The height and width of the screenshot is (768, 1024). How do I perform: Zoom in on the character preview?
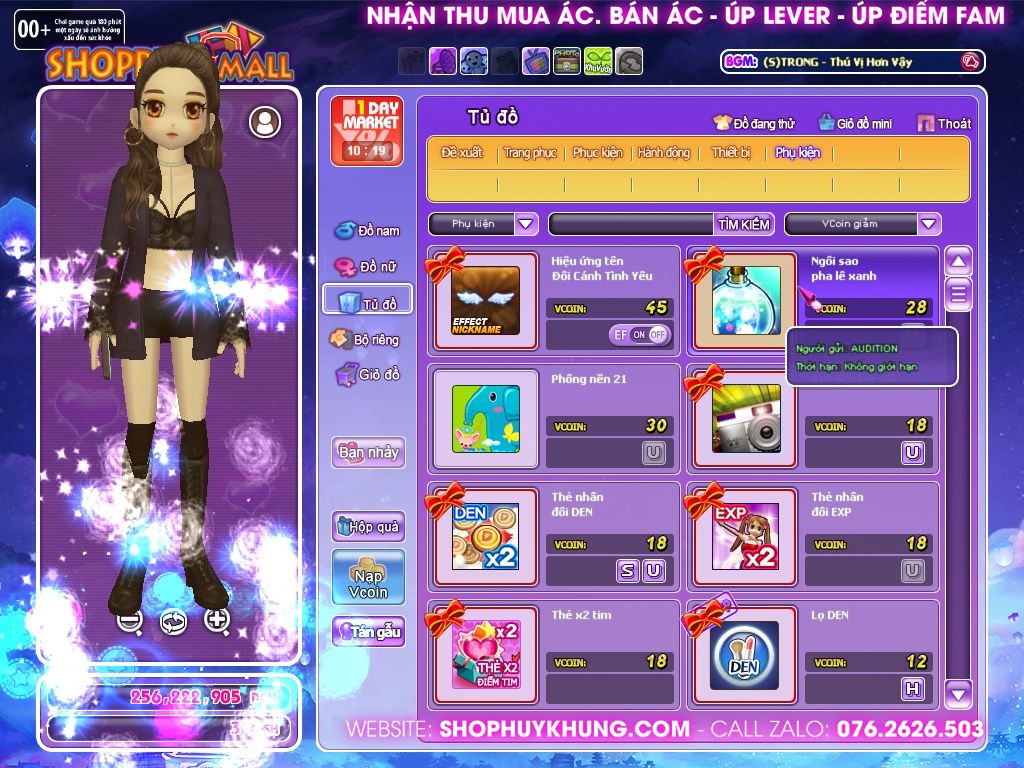[x=217, y=620]
